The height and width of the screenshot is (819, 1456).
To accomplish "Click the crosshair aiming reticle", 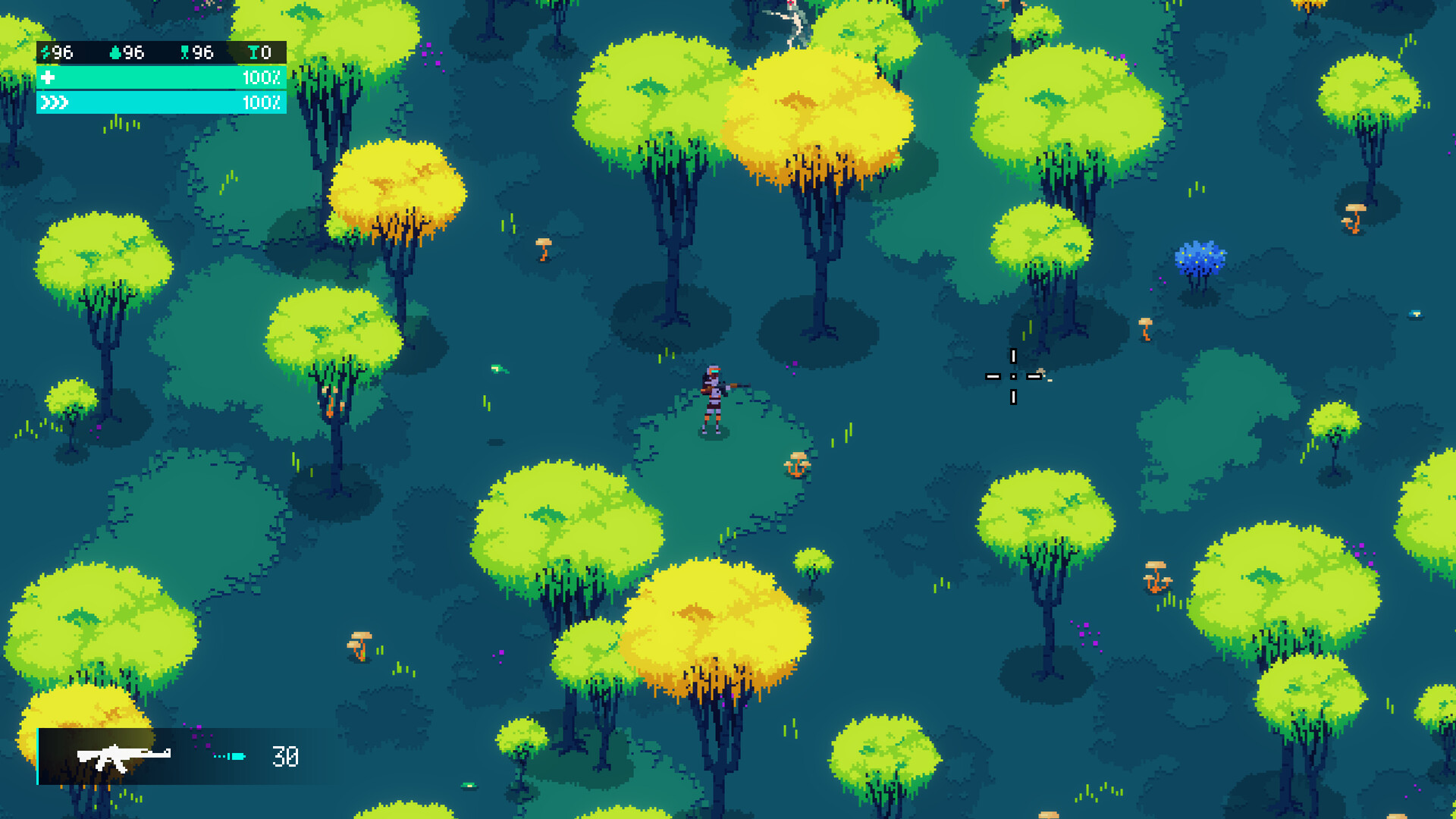I will tap(1014, 377).
